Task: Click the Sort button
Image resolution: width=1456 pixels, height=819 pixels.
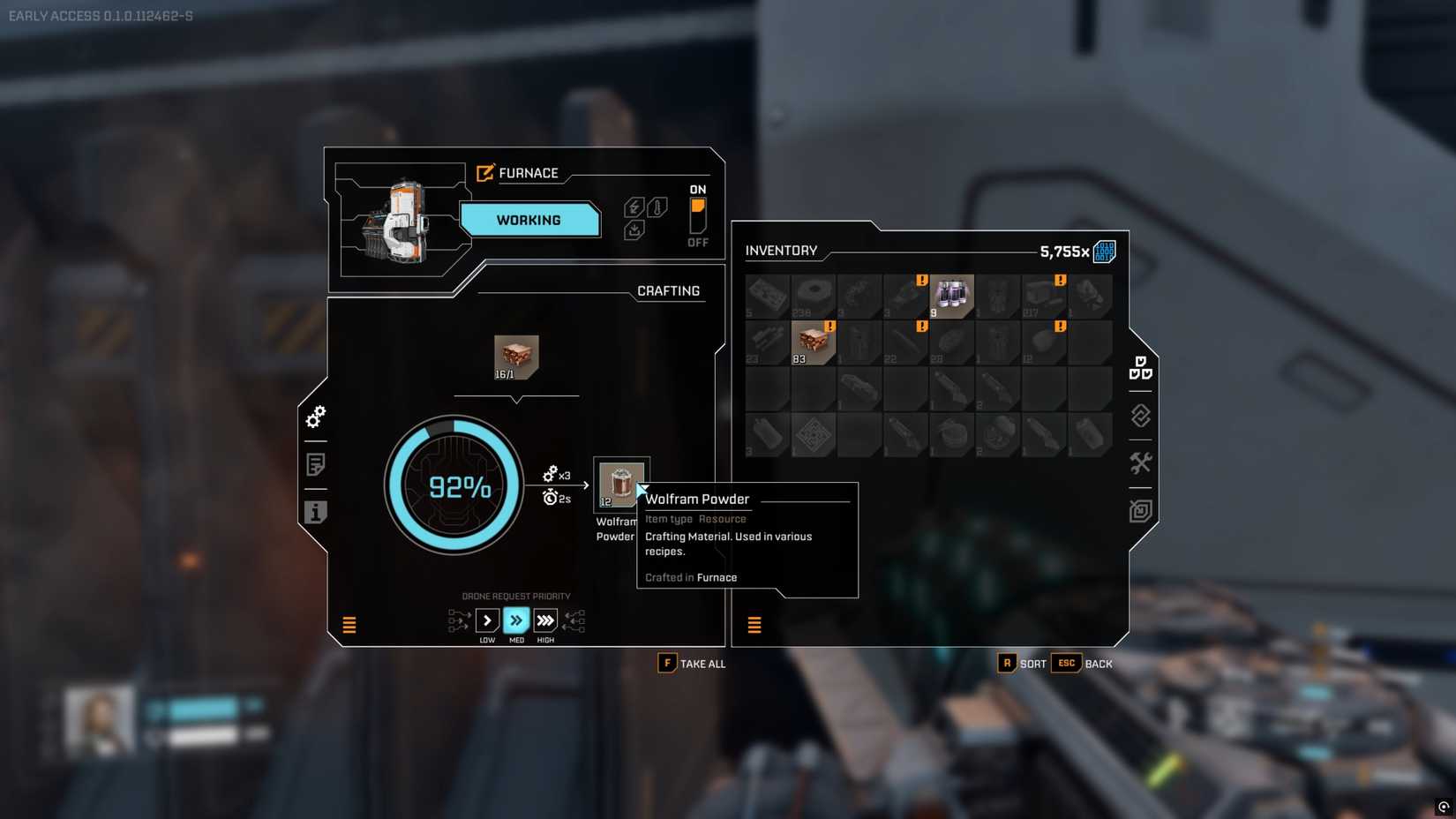Action: click(x=1024, y=663)
